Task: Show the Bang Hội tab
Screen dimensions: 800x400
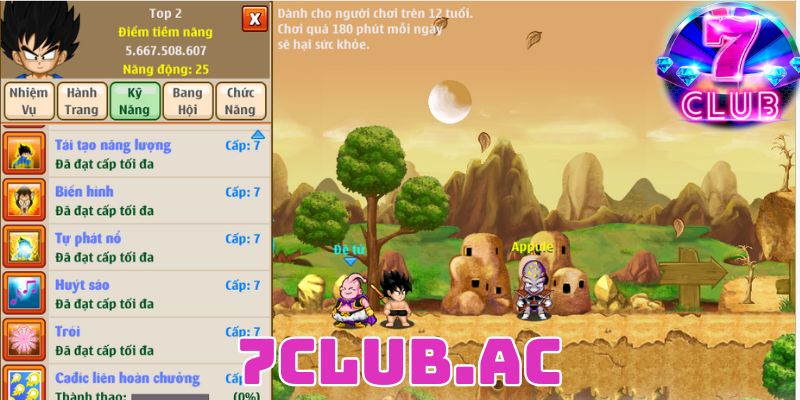Action: pyautogui.click(x=187, y=101)
